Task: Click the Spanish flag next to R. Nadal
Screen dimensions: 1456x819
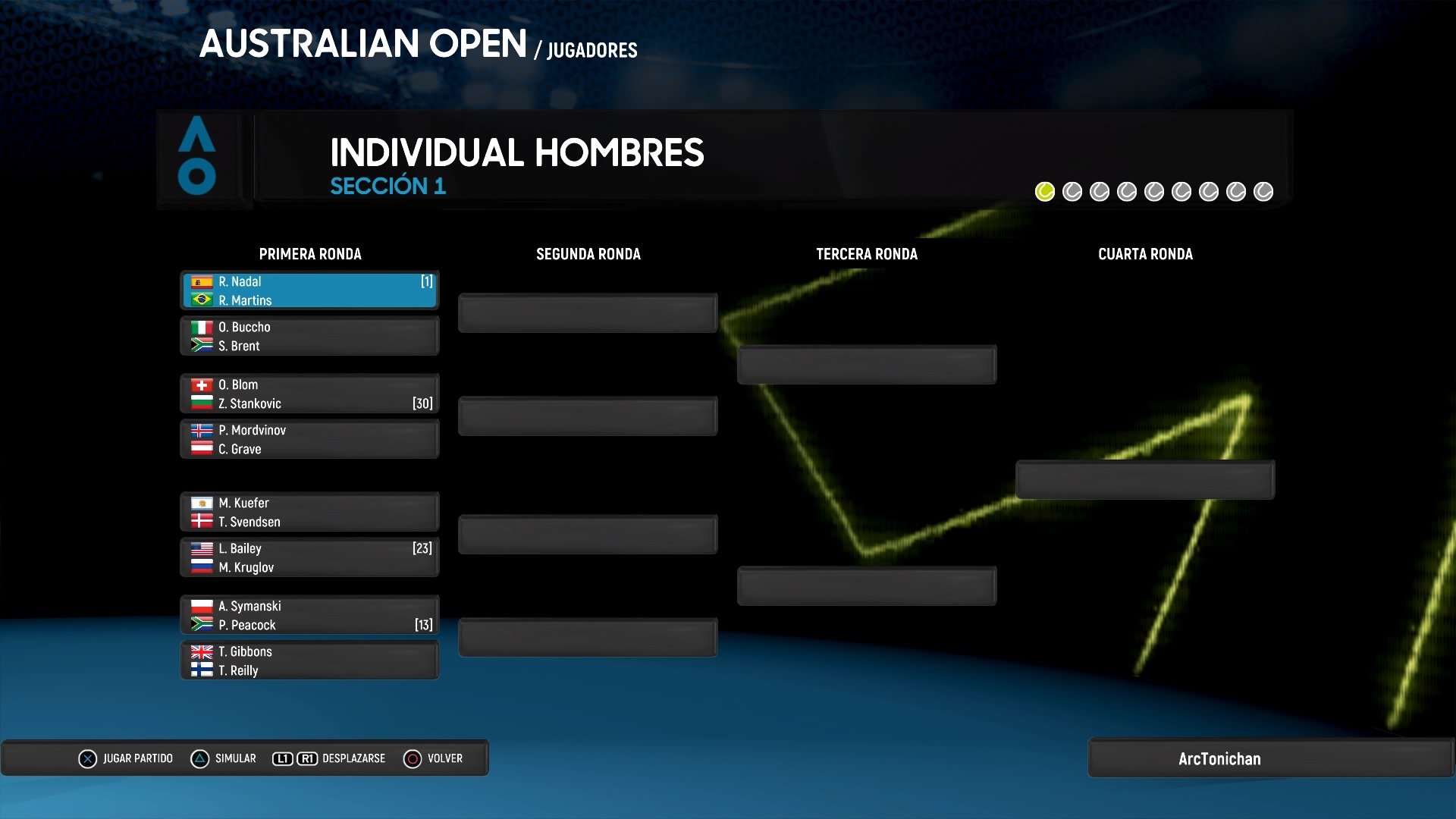Action: [x=201, y=281]
